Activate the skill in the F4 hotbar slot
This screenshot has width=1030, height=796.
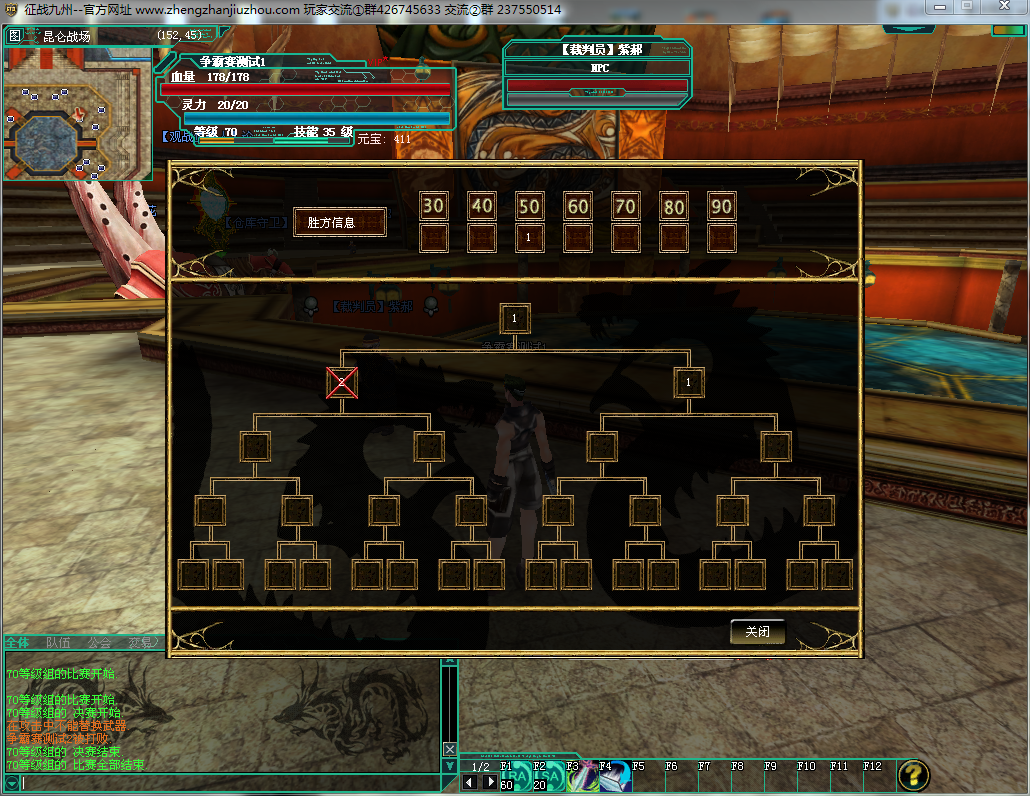[x=612, y=777]
